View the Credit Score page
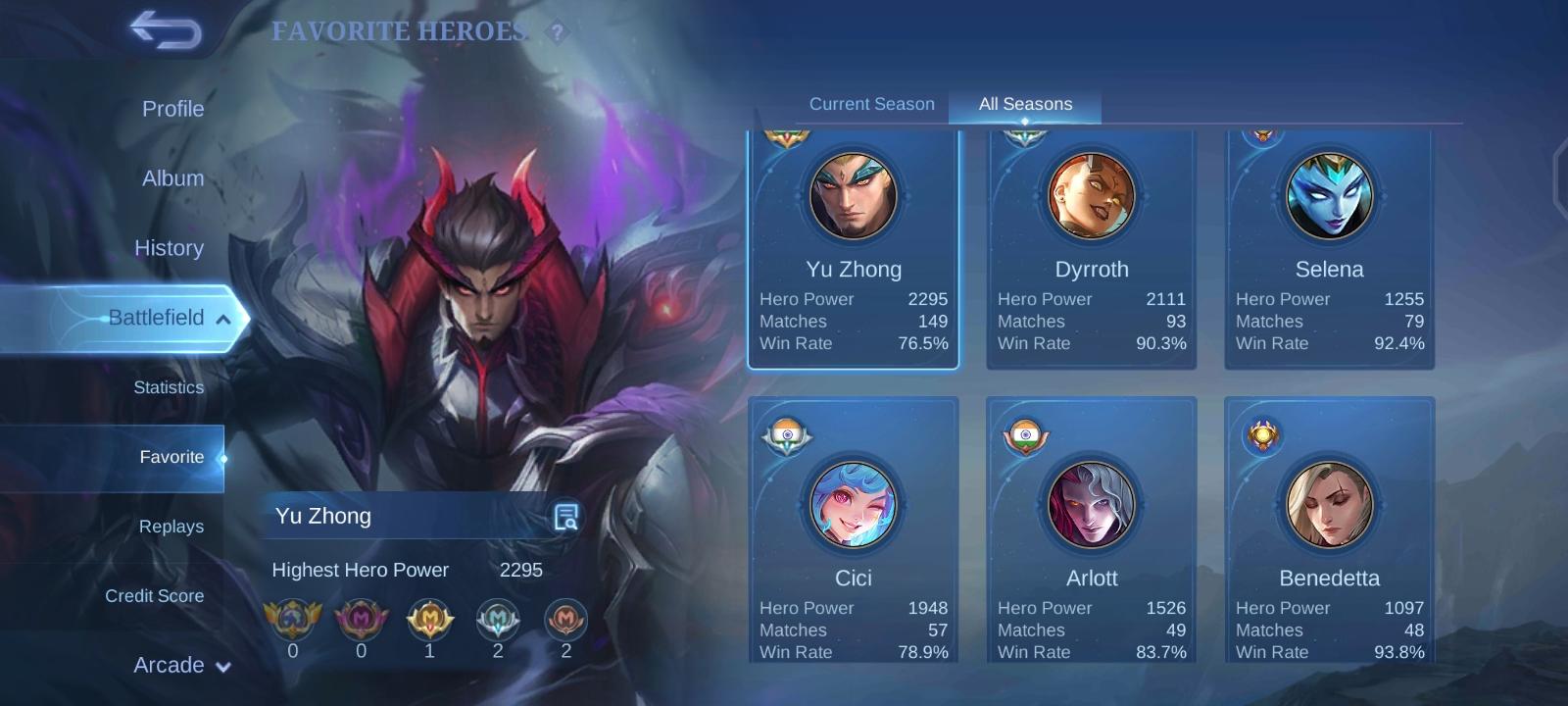 click(155, 595)
